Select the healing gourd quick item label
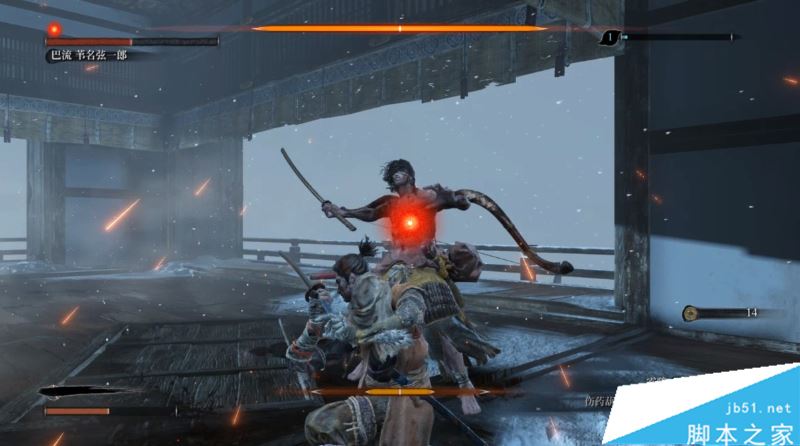 coord(597,402)
